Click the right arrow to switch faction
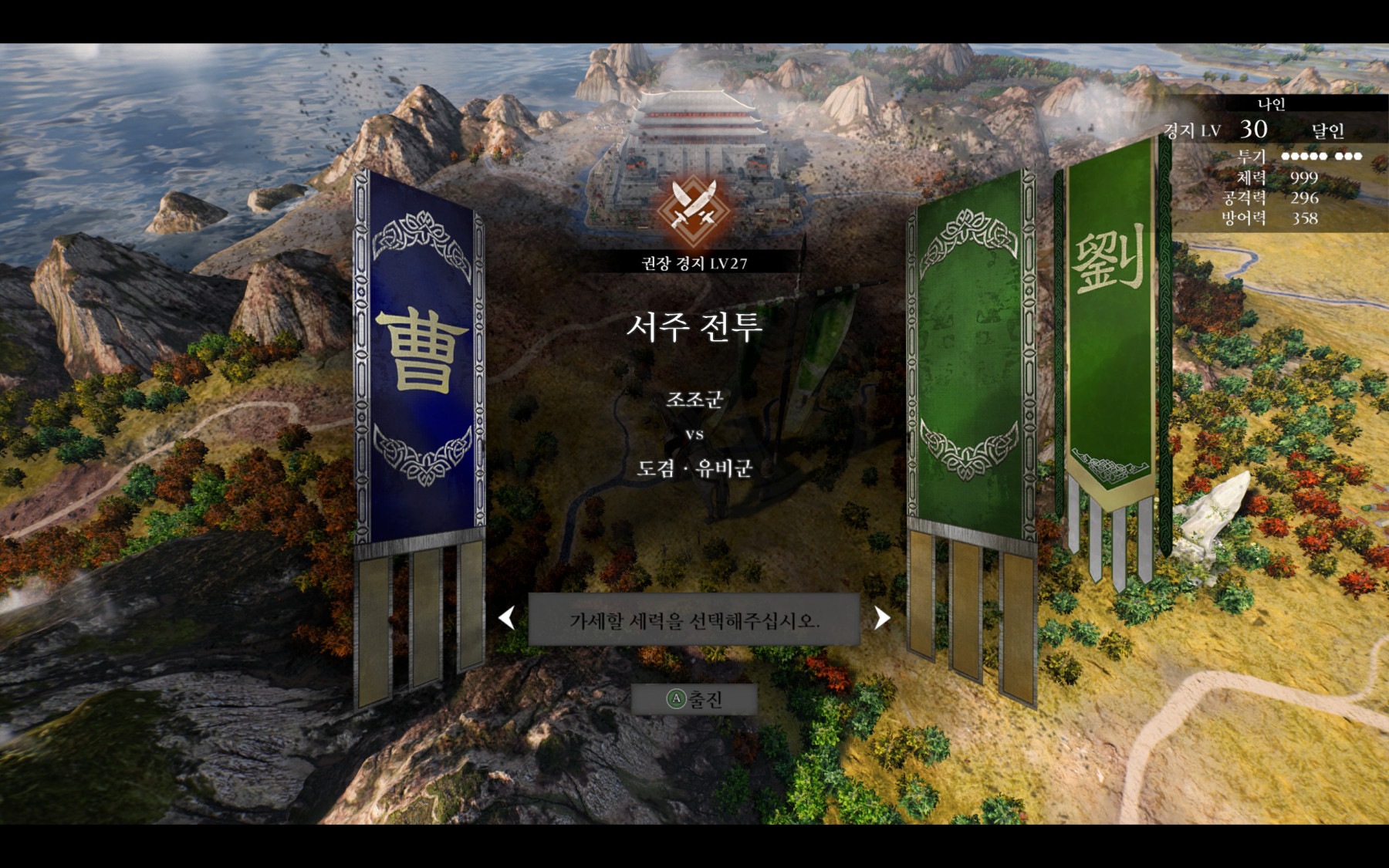The height and width of the screenshot is (868, 1389). tap(881, 618)
